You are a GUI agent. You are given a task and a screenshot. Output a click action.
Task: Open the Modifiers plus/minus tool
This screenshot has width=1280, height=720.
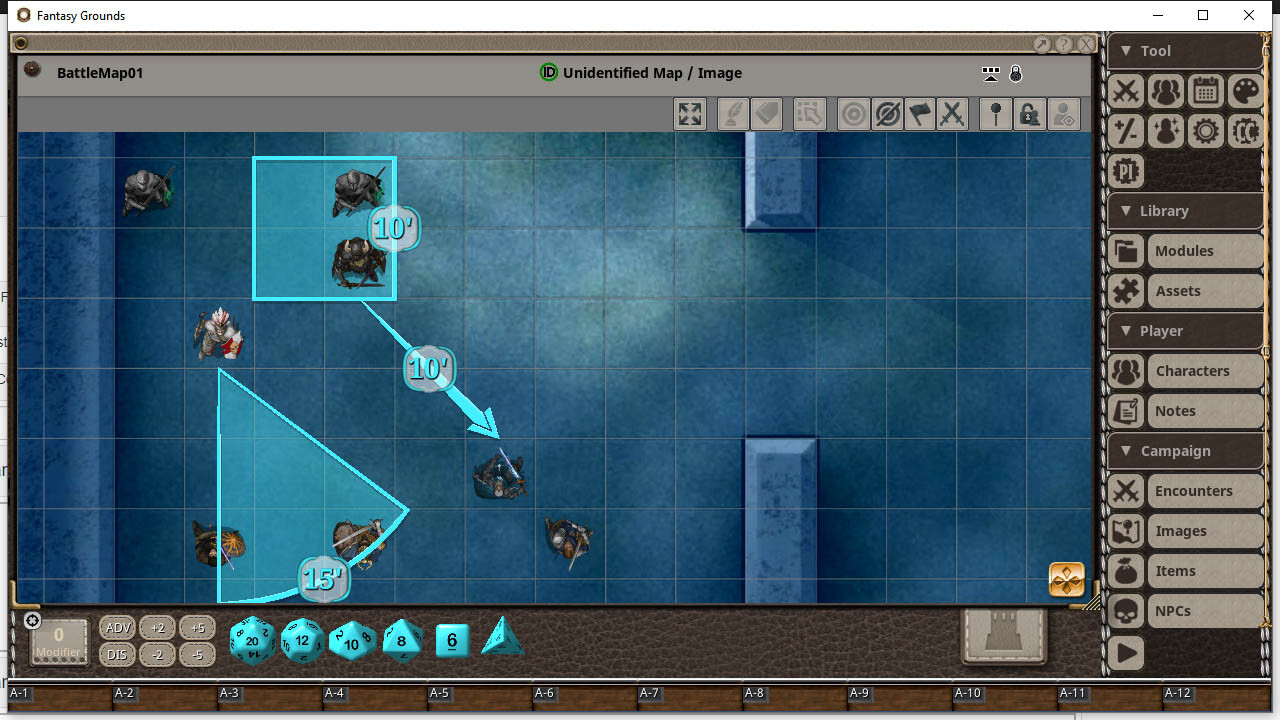(1125, 131)
